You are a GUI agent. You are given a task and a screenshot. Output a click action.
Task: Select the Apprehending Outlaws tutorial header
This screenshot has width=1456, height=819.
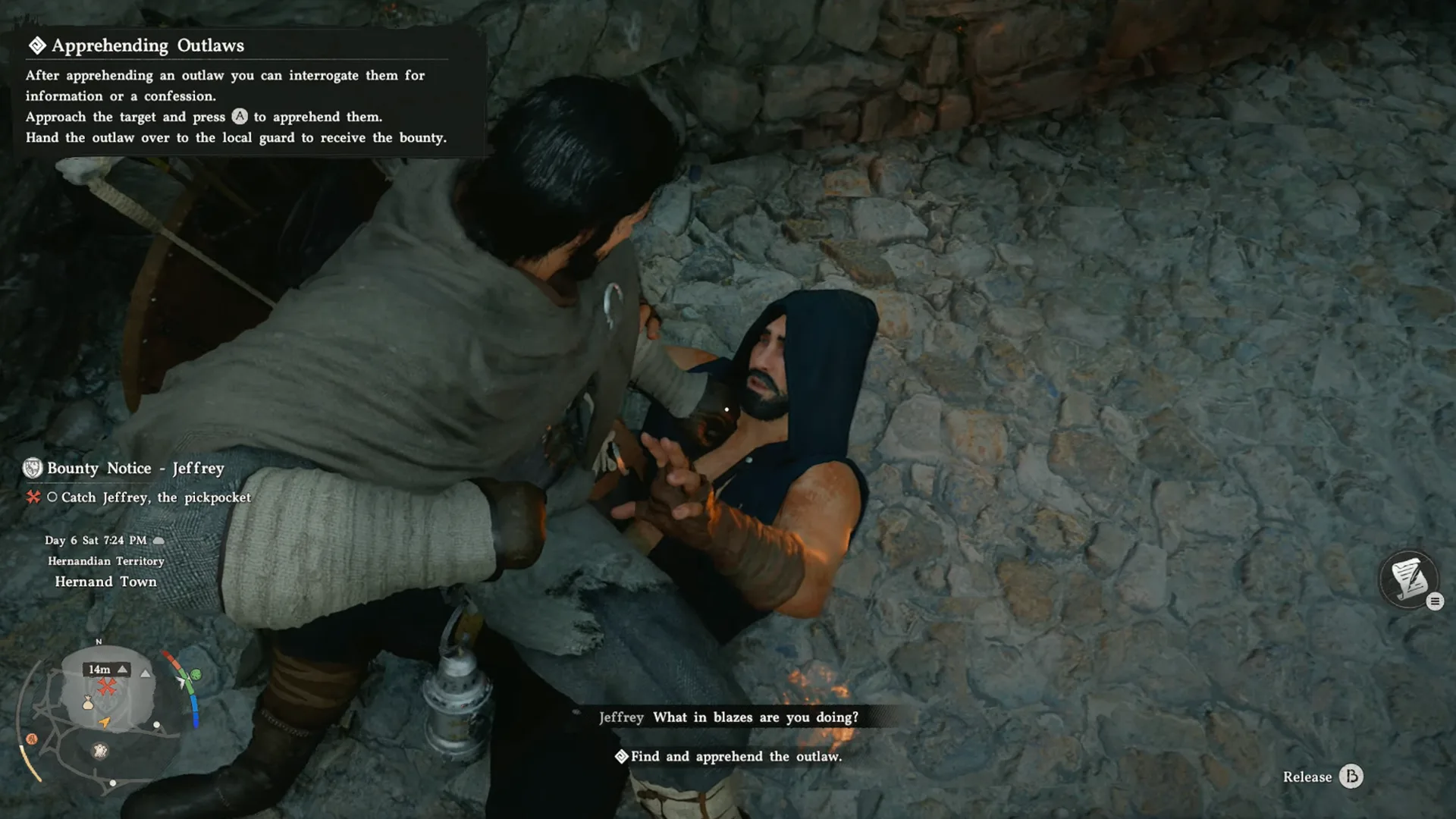(148, 45)
